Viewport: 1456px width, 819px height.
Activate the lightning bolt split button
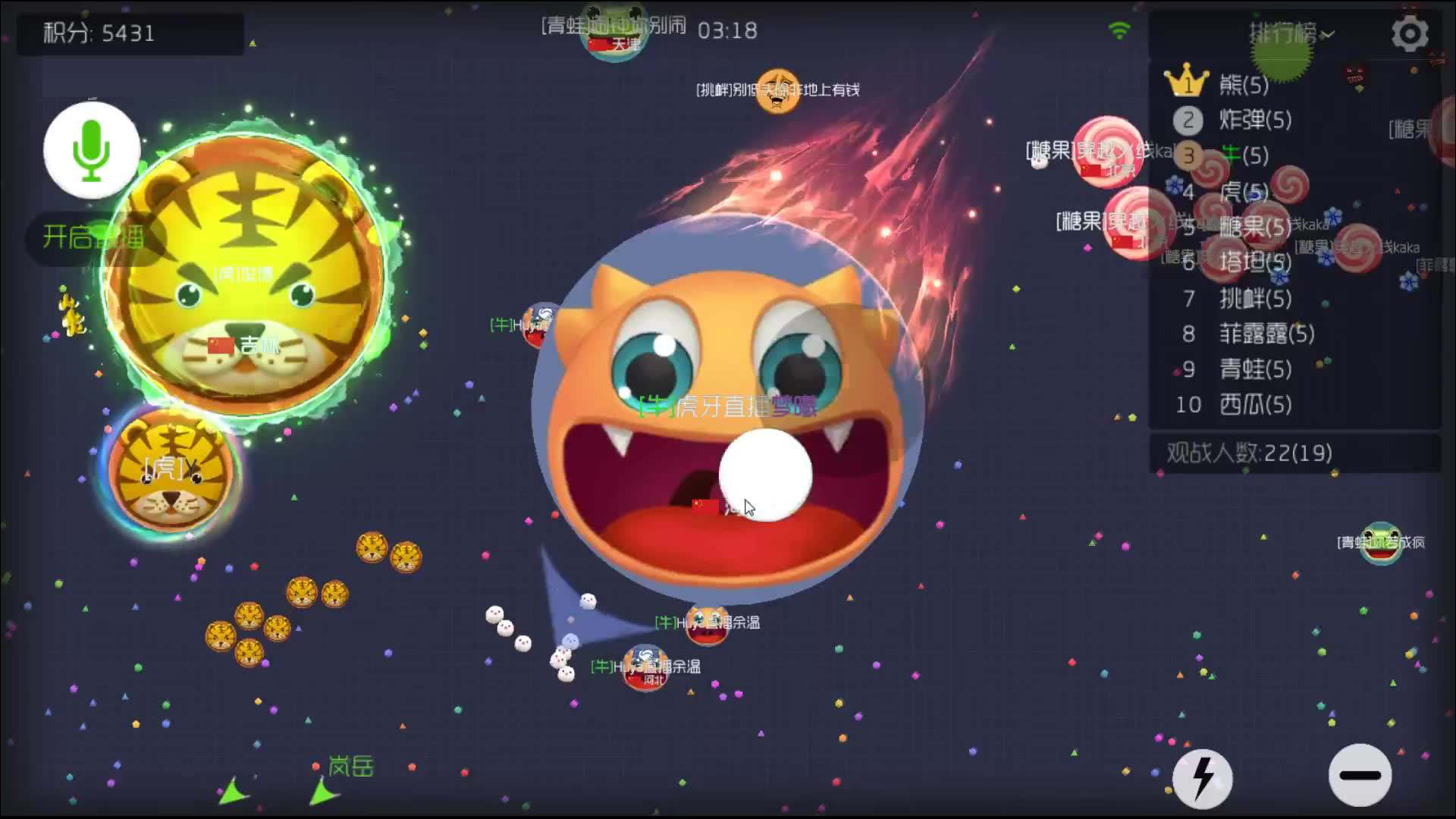tap(1203, 777)
